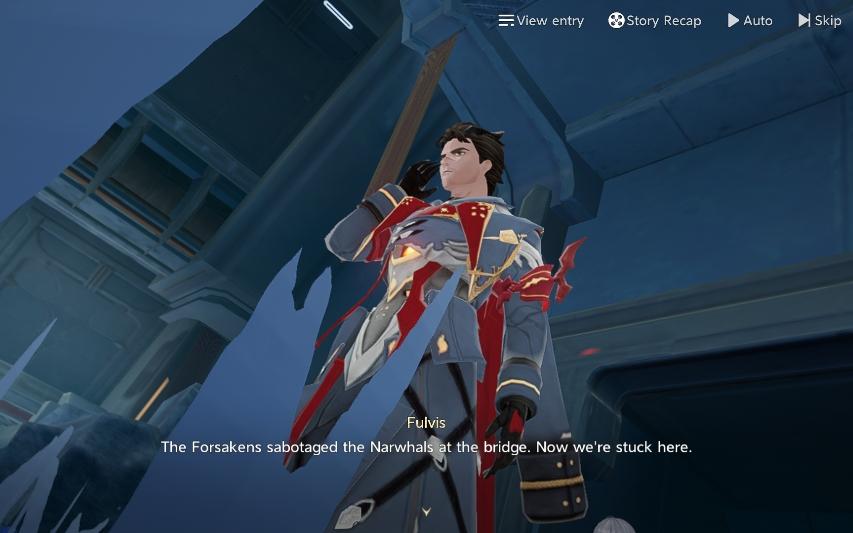
Task: Enable Auto dialogue playback
Action: (x=750, y=20)
